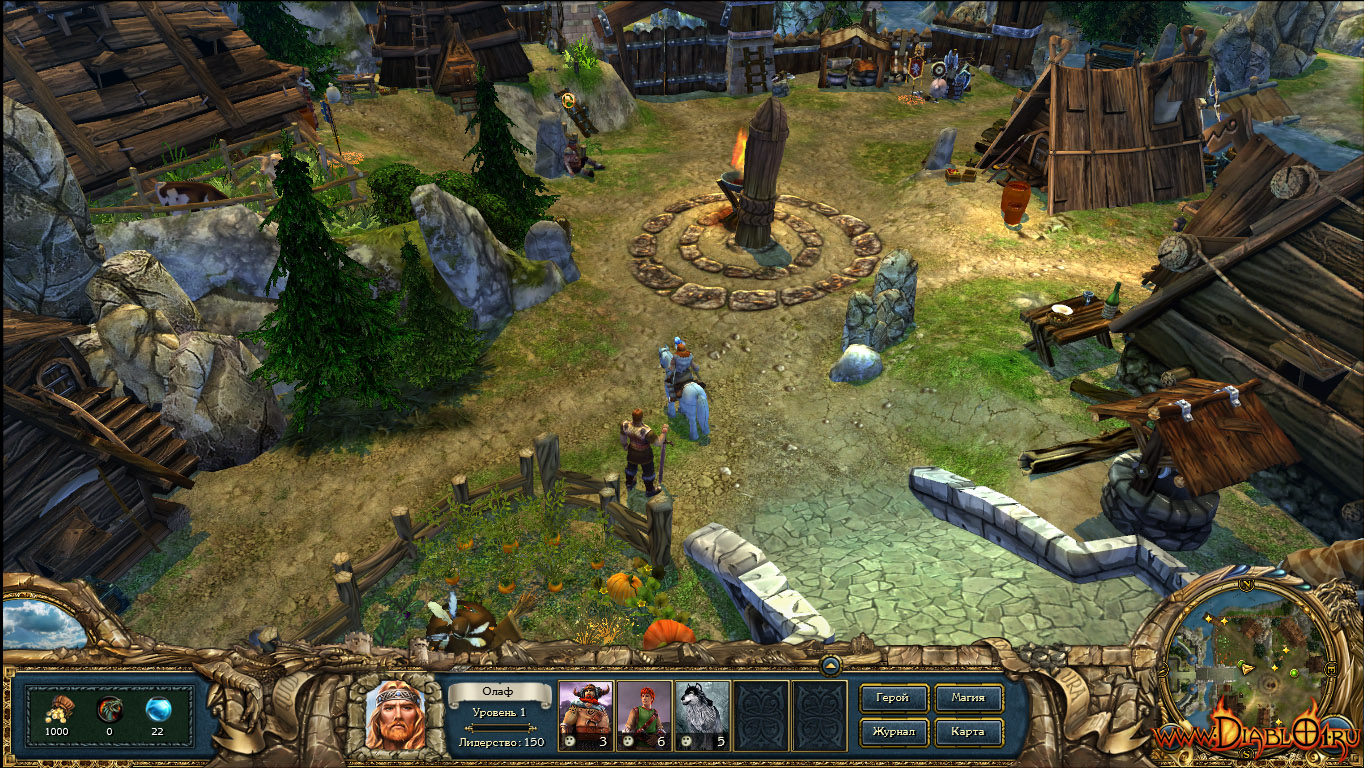Open the Карта (Map) screen
1364x768 pixels.
click(x=968, y=731)
